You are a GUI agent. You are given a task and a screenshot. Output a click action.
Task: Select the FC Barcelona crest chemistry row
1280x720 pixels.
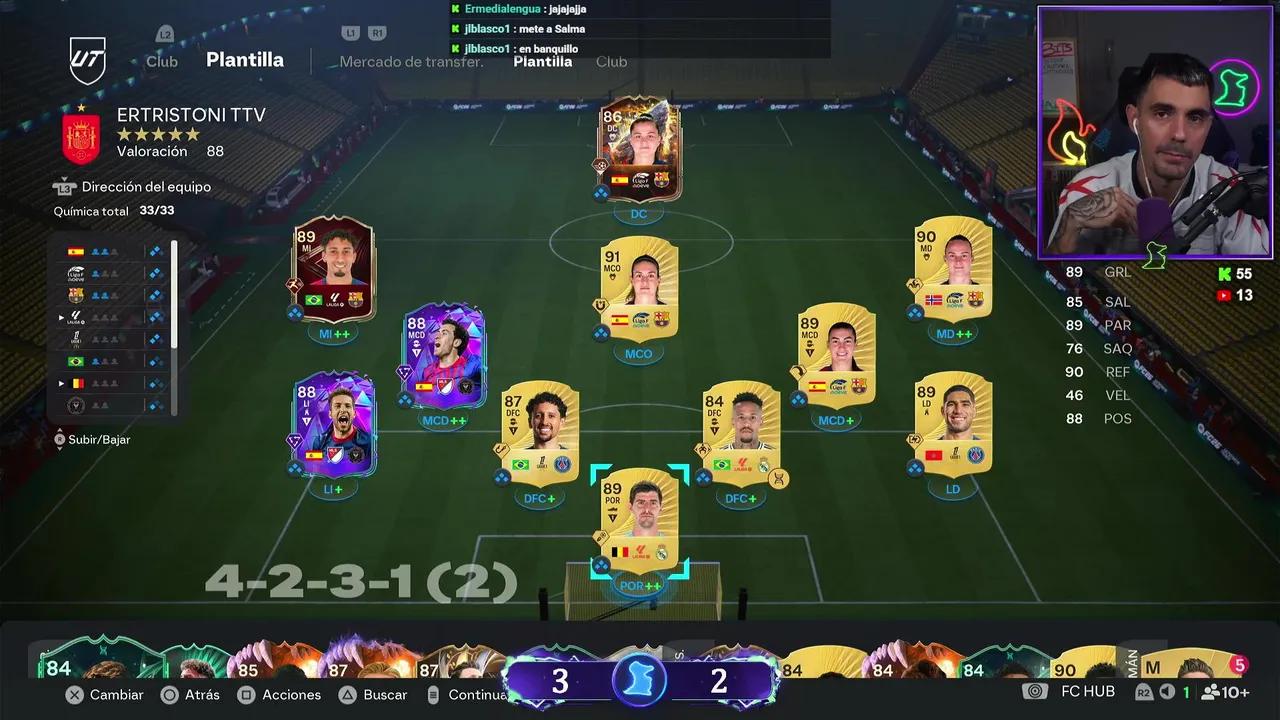[75, 293]
